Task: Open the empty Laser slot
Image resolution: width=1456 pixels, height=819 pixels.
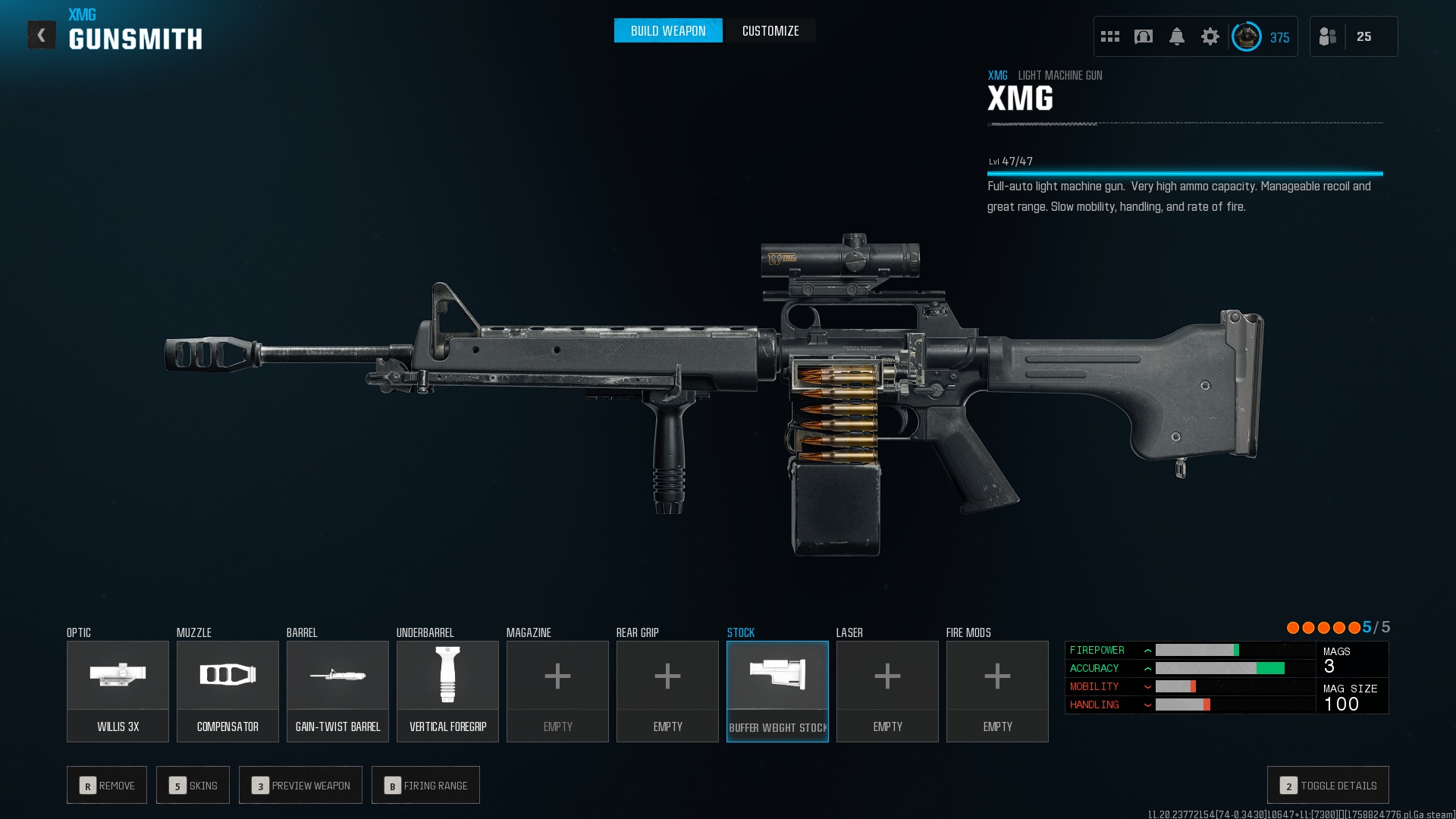Action: pyautogui.click(x=887, y=691)
